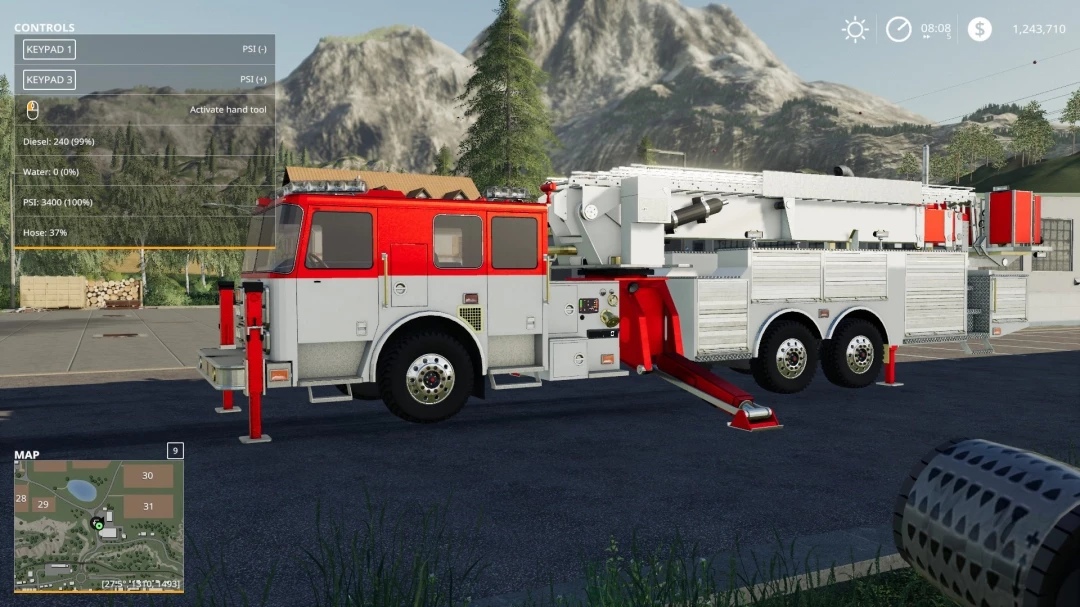Select field 30 on the minimap
The height and width of the screenshot is (607, 1080).
coord(147,476)
